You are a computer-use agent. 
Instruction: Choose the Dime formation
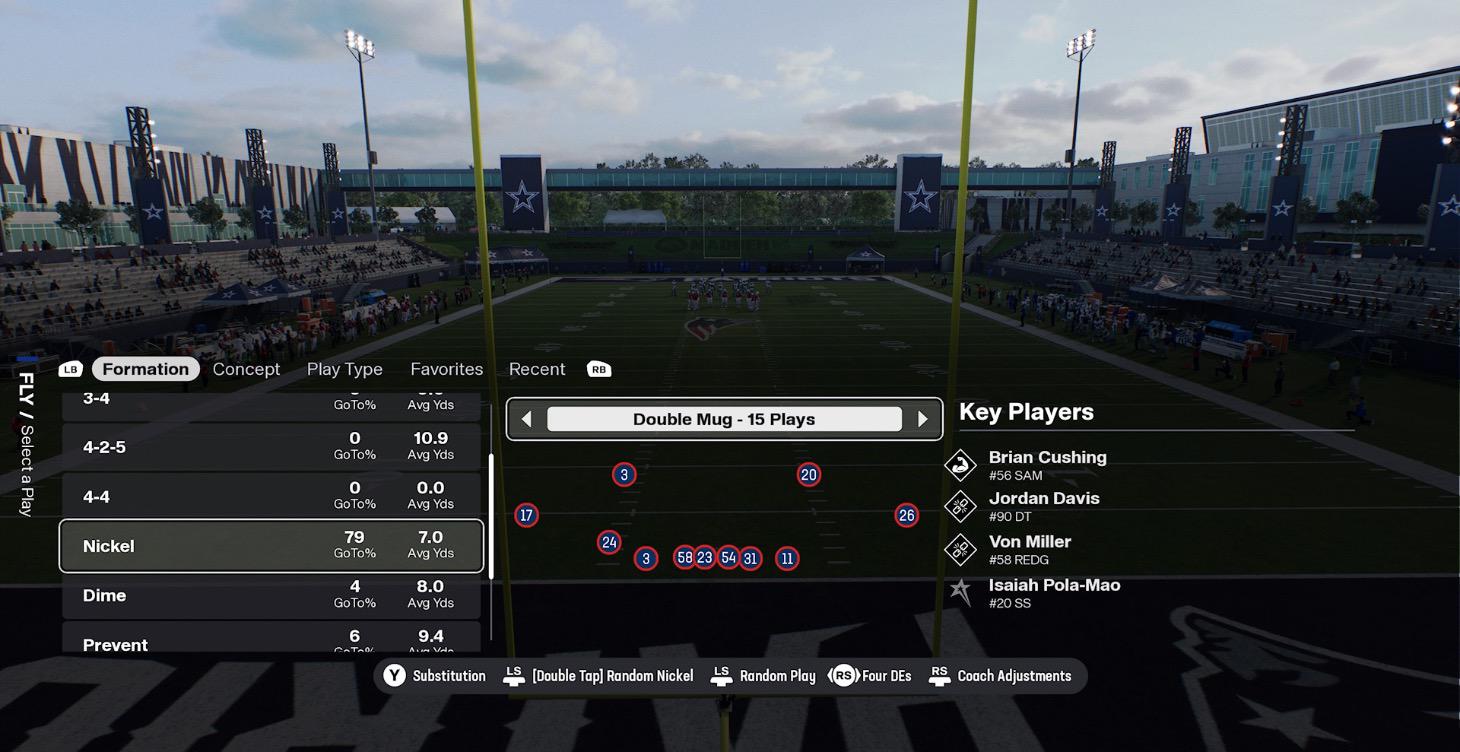coord(271,595)
